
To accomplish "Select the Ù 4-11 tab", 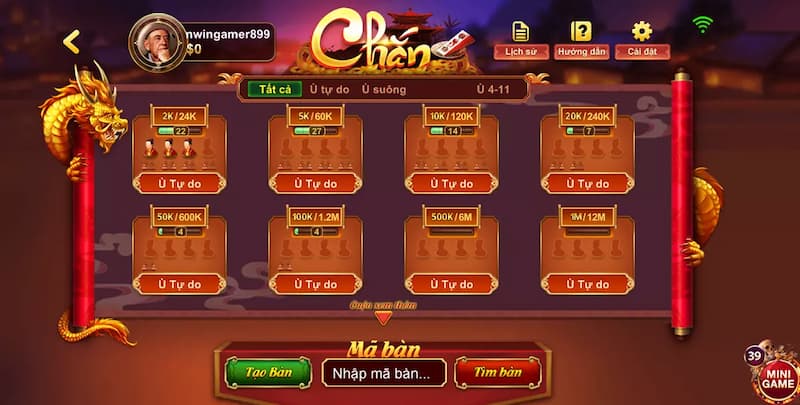I will pyautogui.click(x=494, y=89).
